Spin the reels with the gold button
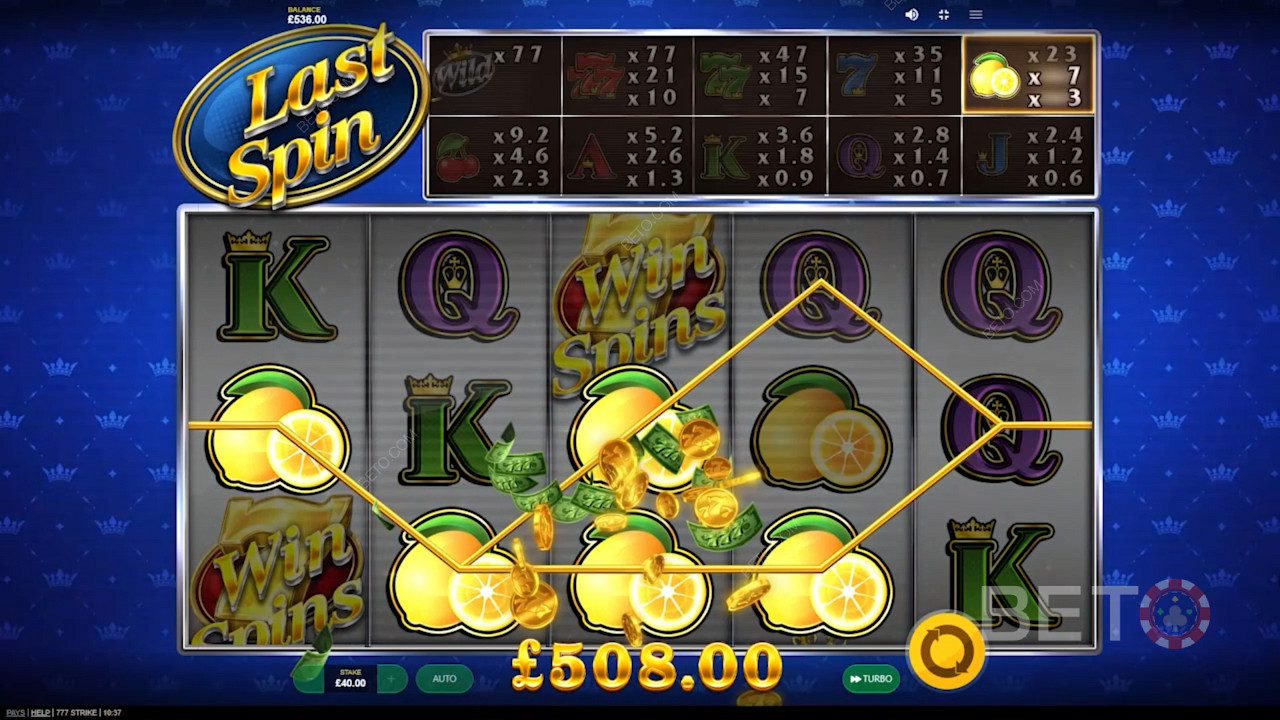Viewport: 1280px width, 720px height. pyautogui.click(x=945, y=652)
